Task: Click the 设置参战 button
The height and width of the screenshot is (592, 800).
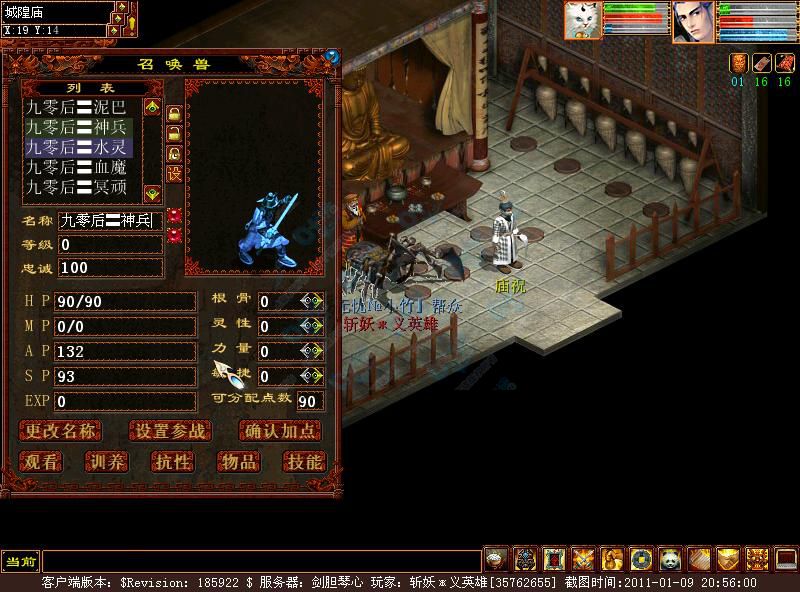Action: [x=170, y=431]
